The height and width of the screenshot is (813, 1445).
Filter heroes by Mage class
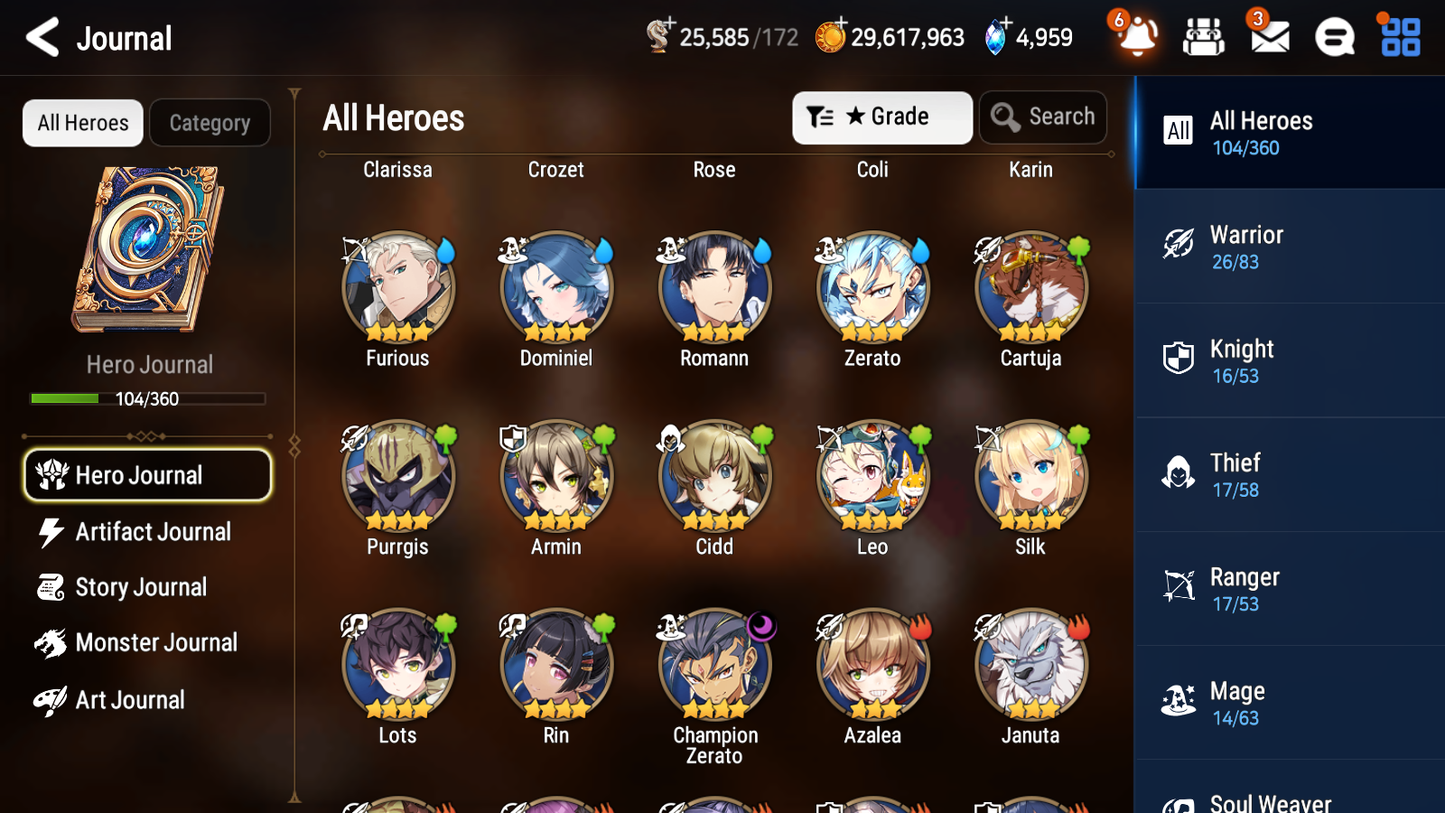1289,702
